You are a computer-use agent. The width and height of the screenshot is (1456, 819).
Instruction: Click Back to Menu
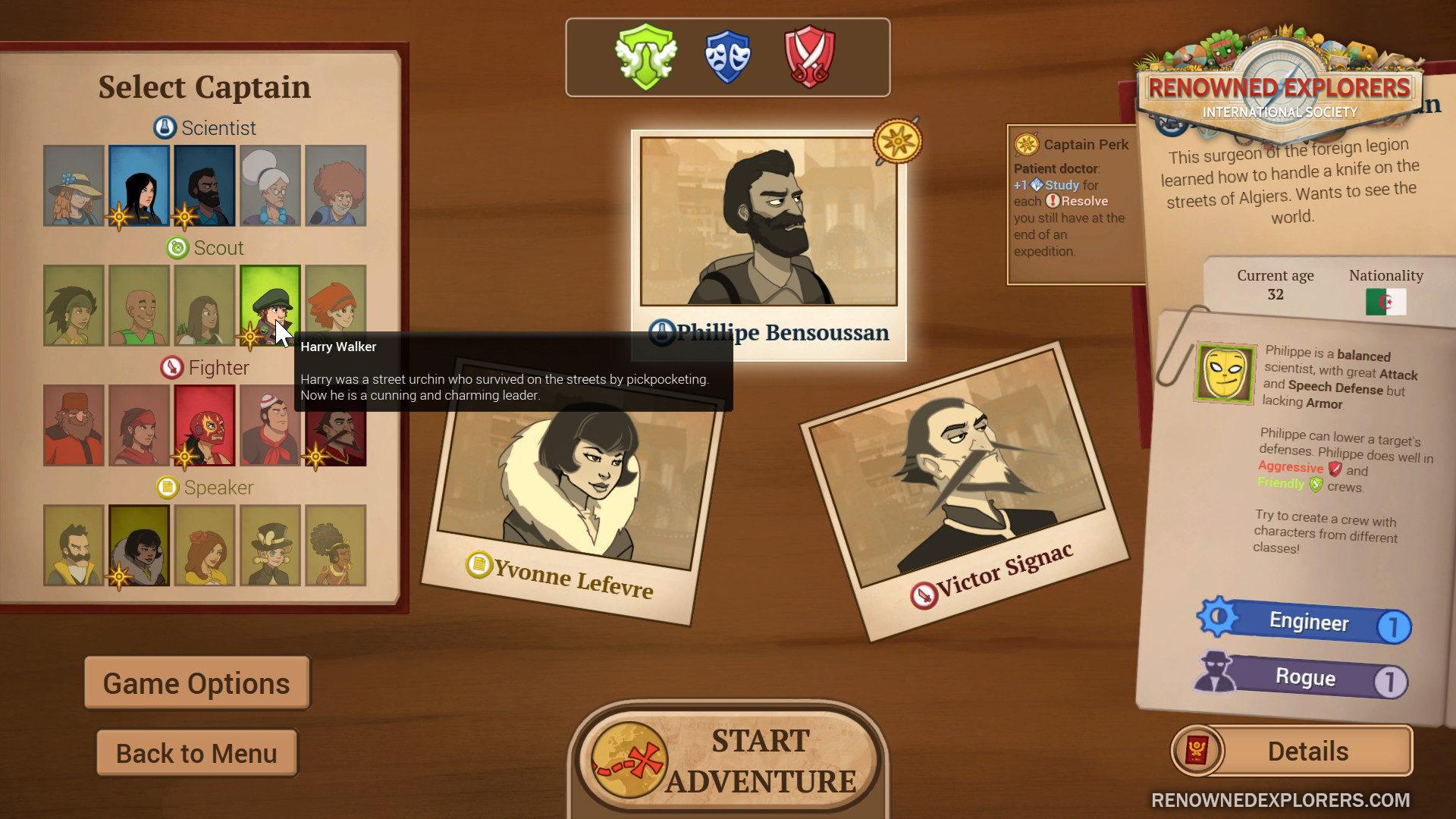(196, 752)
